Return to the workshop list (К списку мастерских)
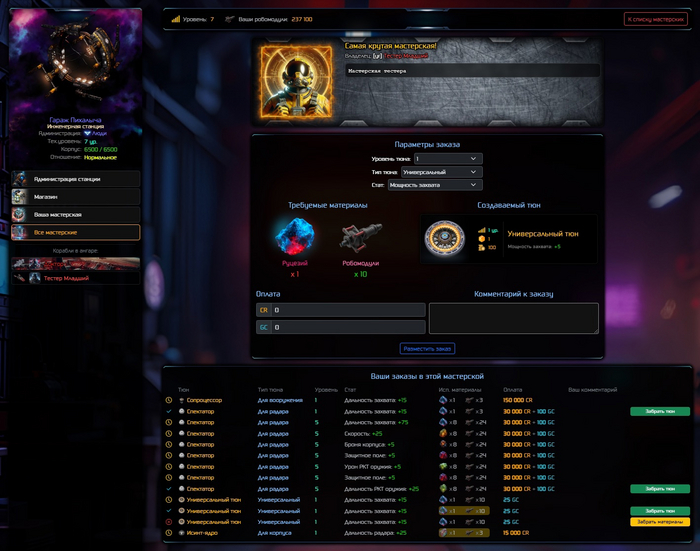This screenshot has width=700, height=551. point(655,19)
